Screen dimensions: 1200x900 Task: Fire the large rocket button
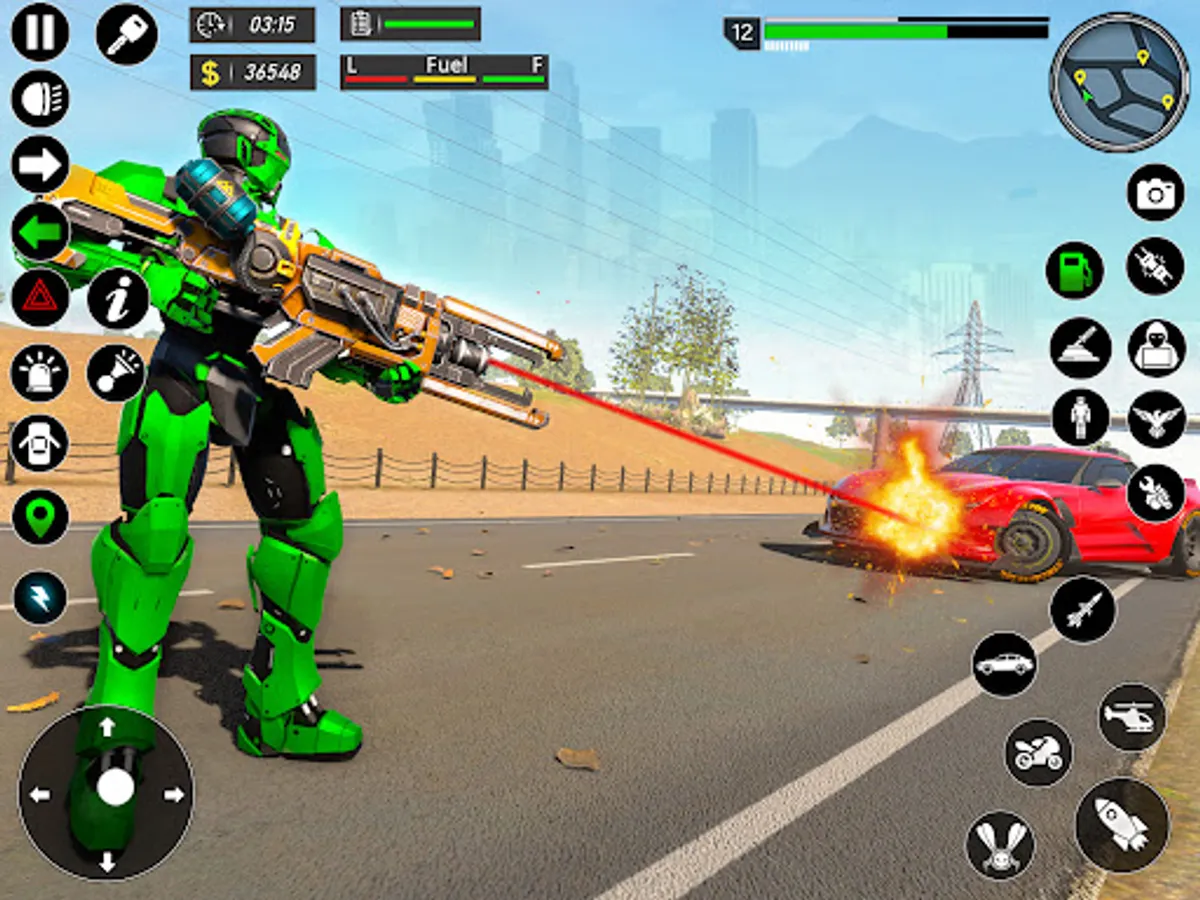coord(1122,824)
